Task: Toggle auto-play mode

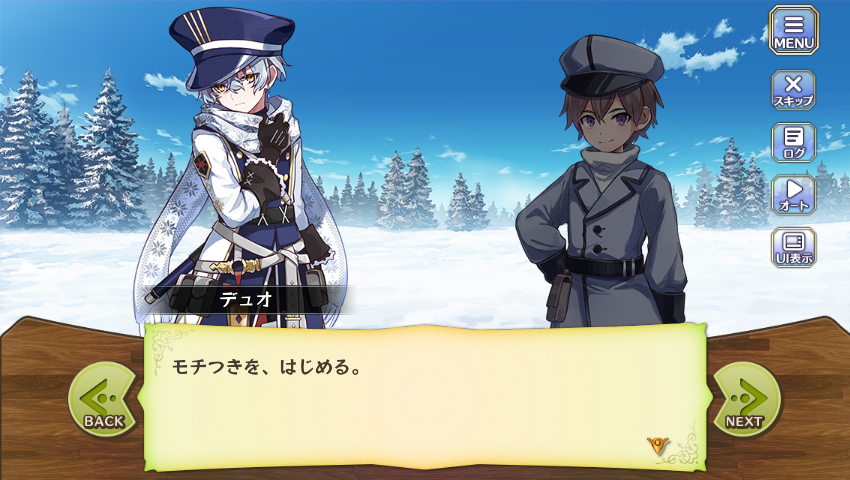Action: (793, 194)
